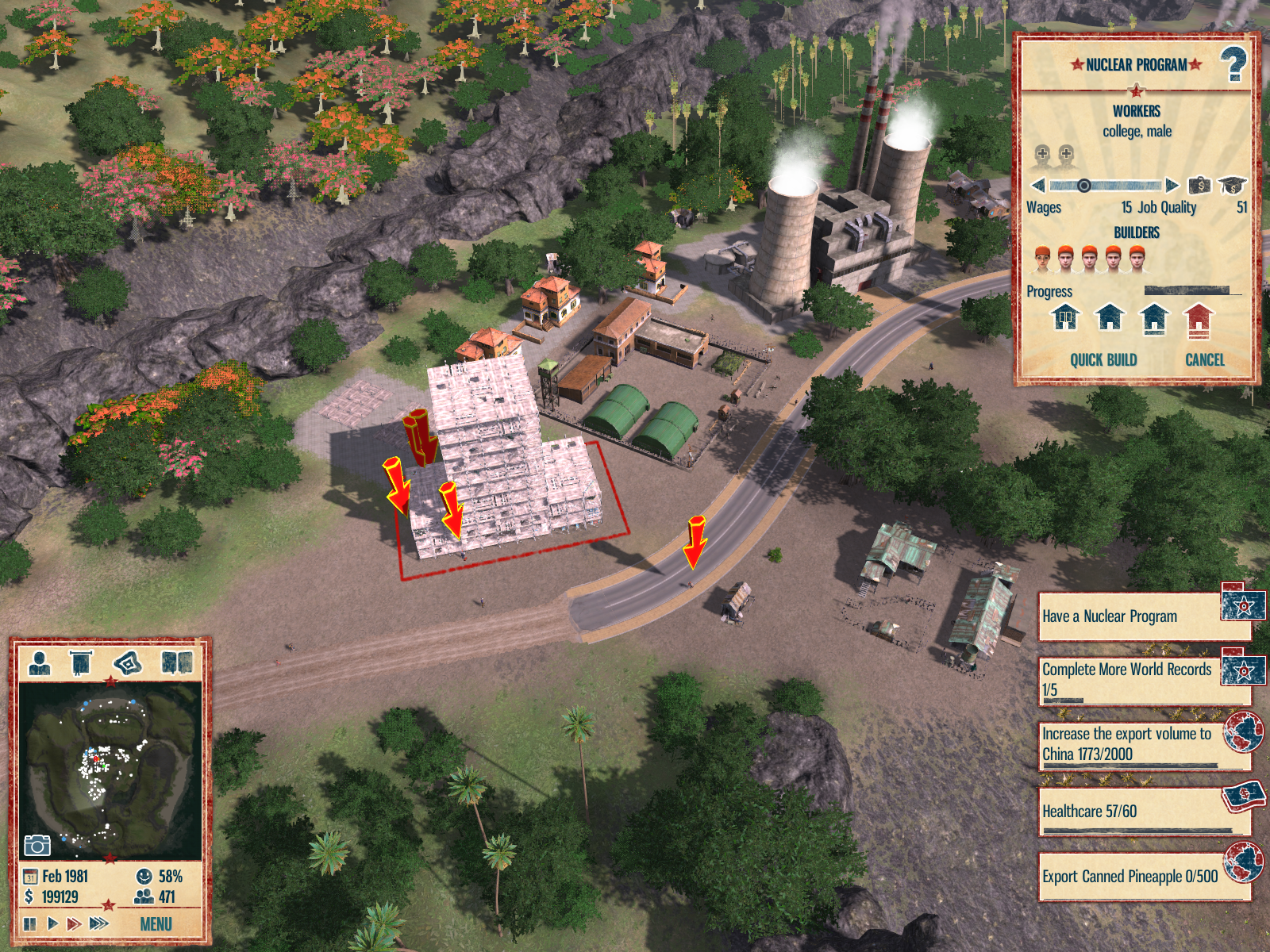1270x952 pixels.
Task: Click the wages slider knob
Action: (1083, 186)
